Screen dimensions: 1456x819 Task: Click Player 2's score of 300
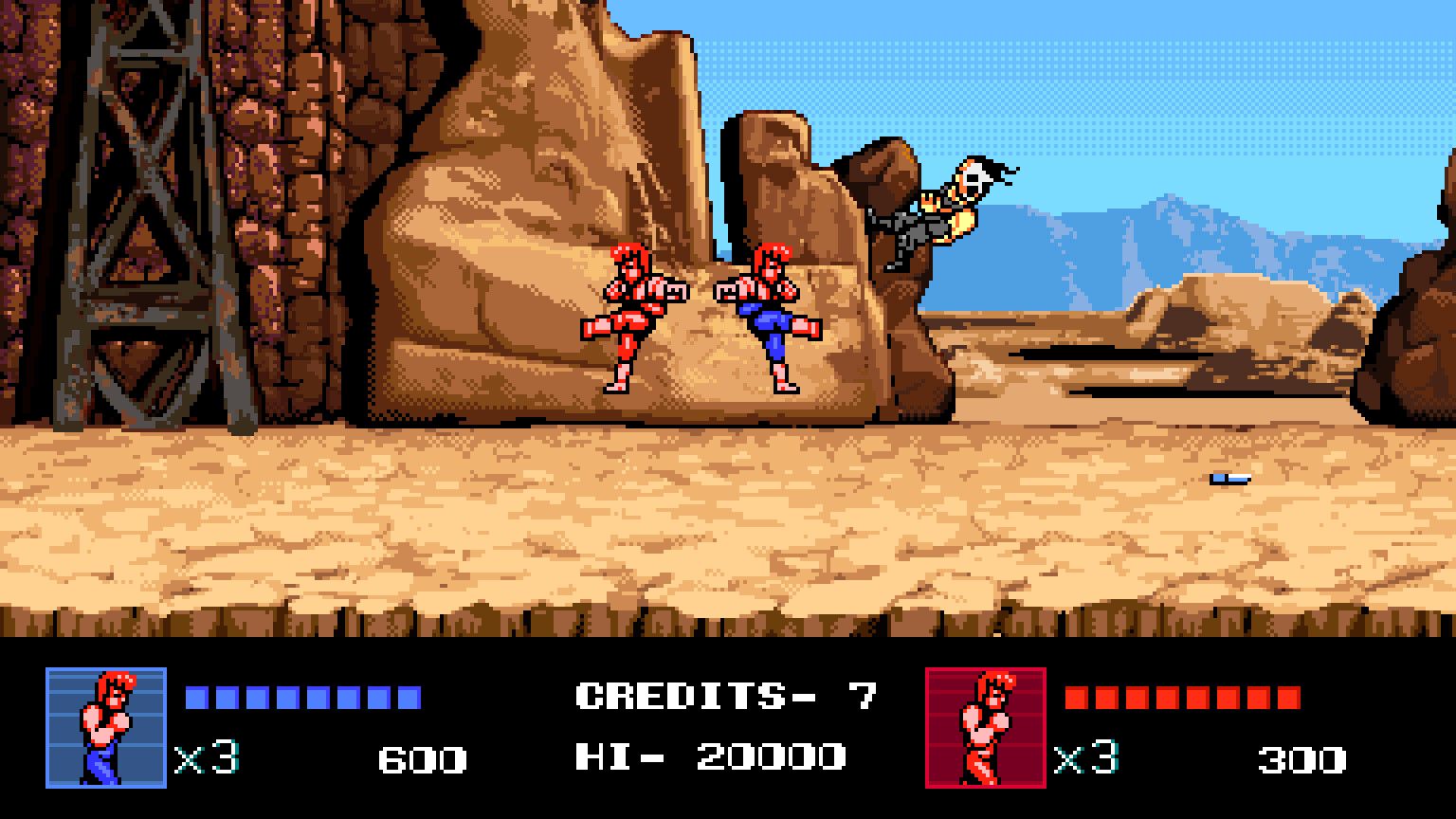[1303, 756]
